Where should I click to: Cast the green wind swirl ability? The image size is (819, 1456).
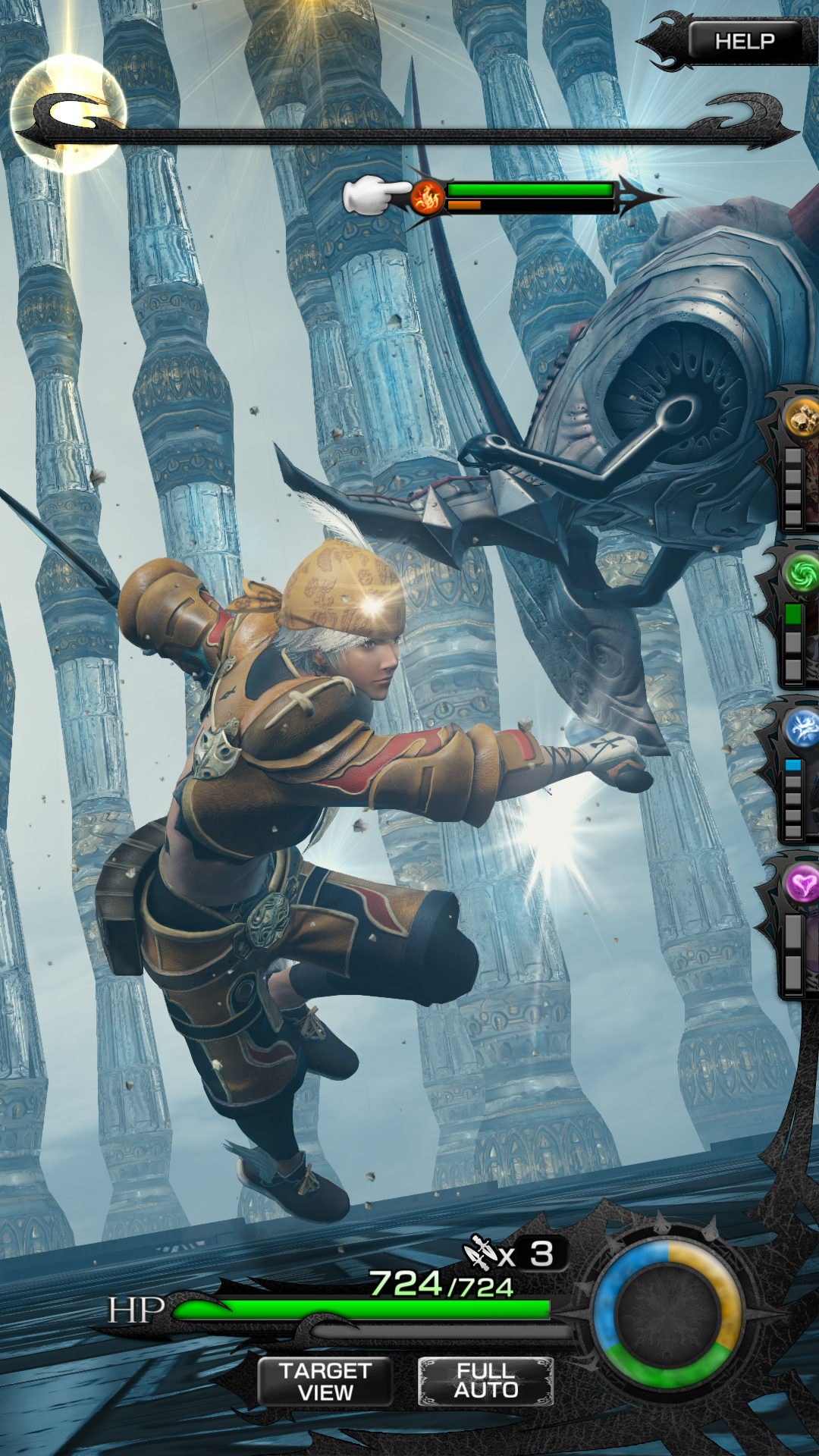click(x=801, y=573)
